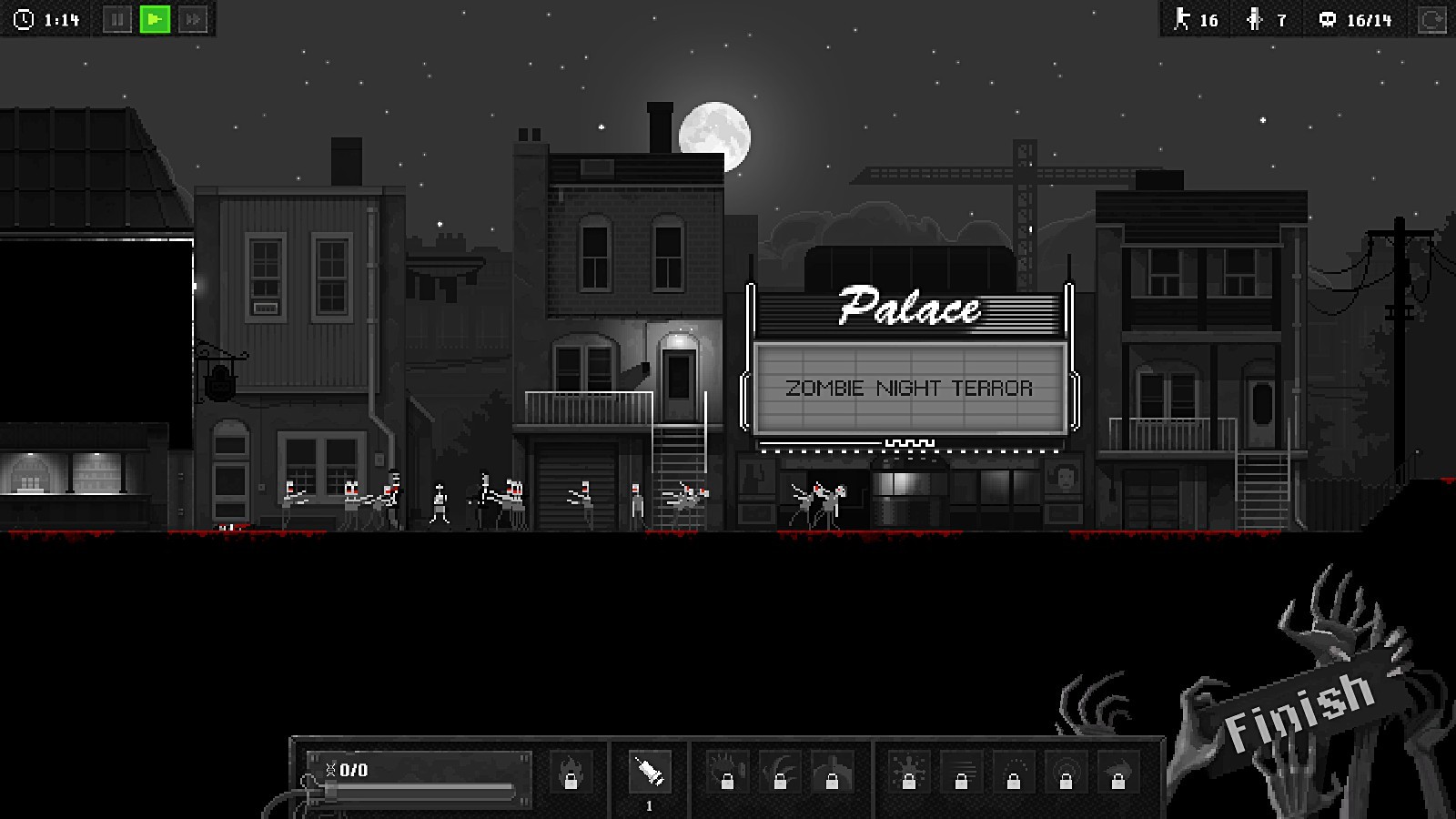Activate fast-forward speed
1456x819 pixels.
[x=193, y=19]
